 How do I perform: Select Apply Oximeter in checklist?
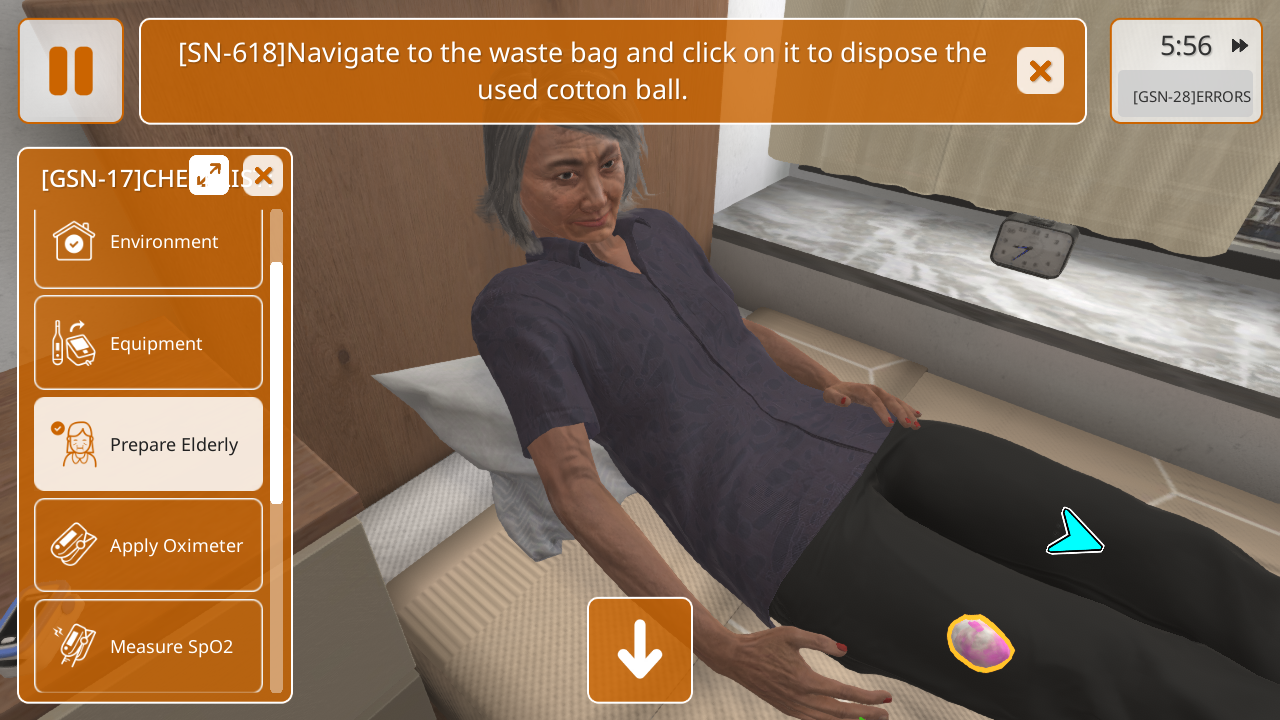click(x=148, y=545)
